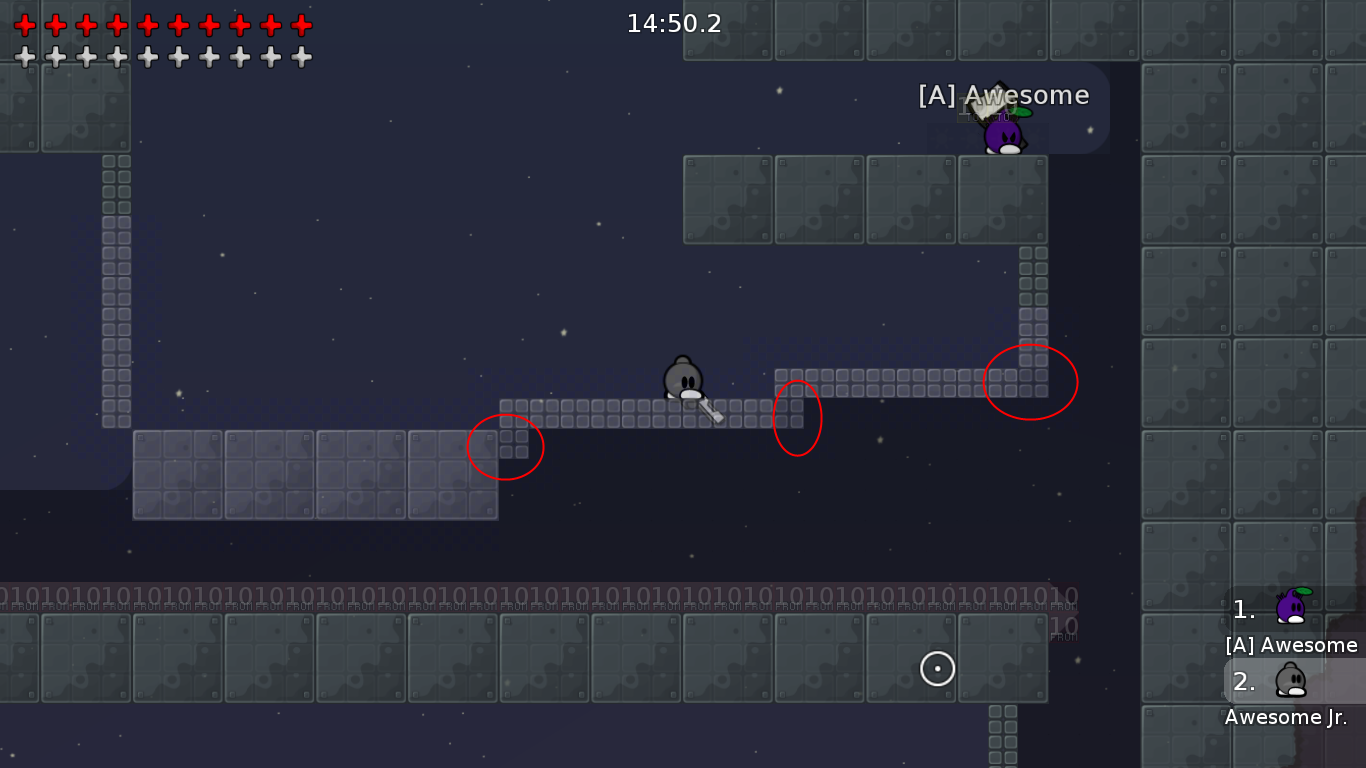Click the [A] Awesome player name label

coord(1003,95)
